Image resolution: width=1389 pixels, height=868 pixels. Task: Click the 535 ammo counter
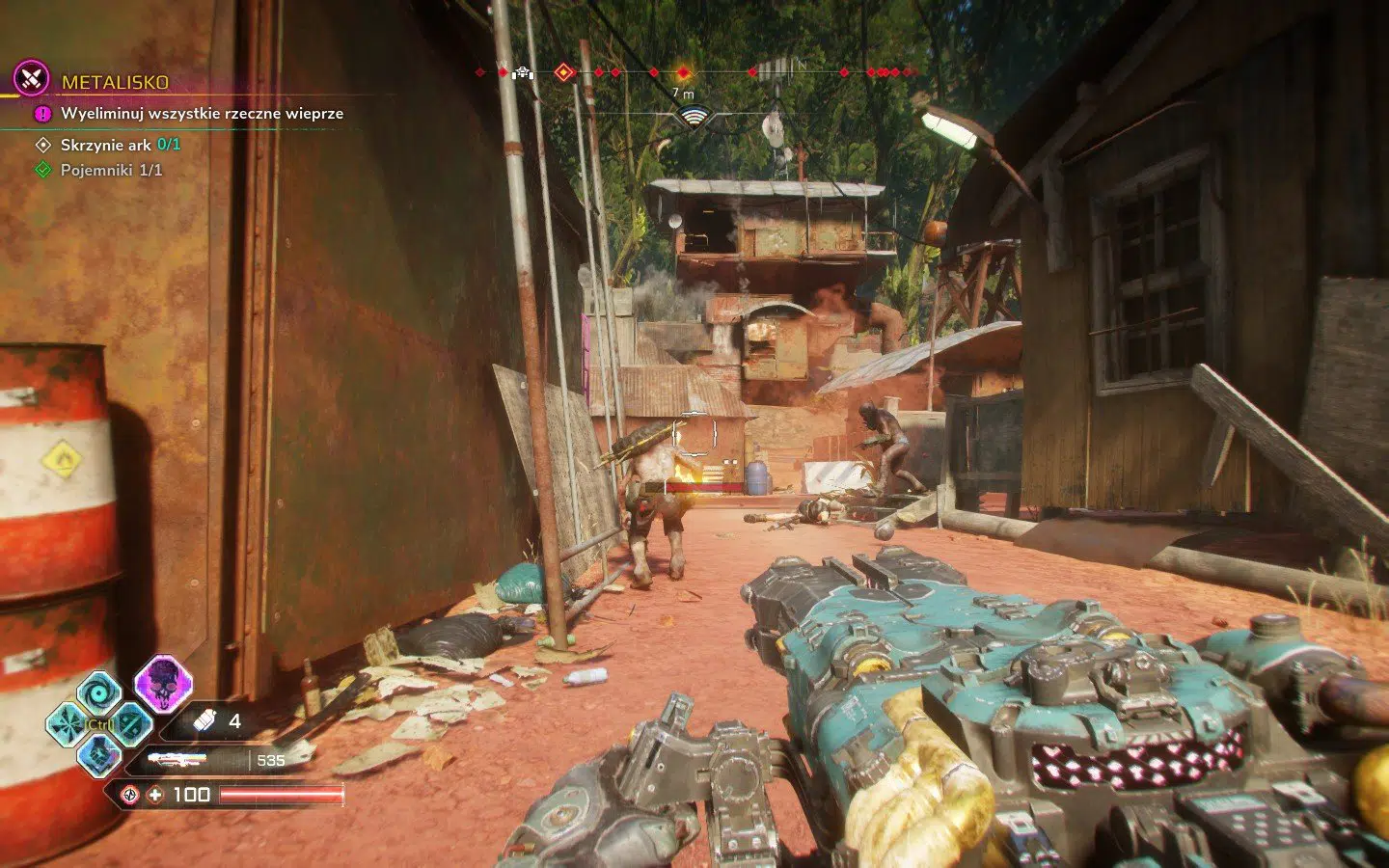coord(271,761)
